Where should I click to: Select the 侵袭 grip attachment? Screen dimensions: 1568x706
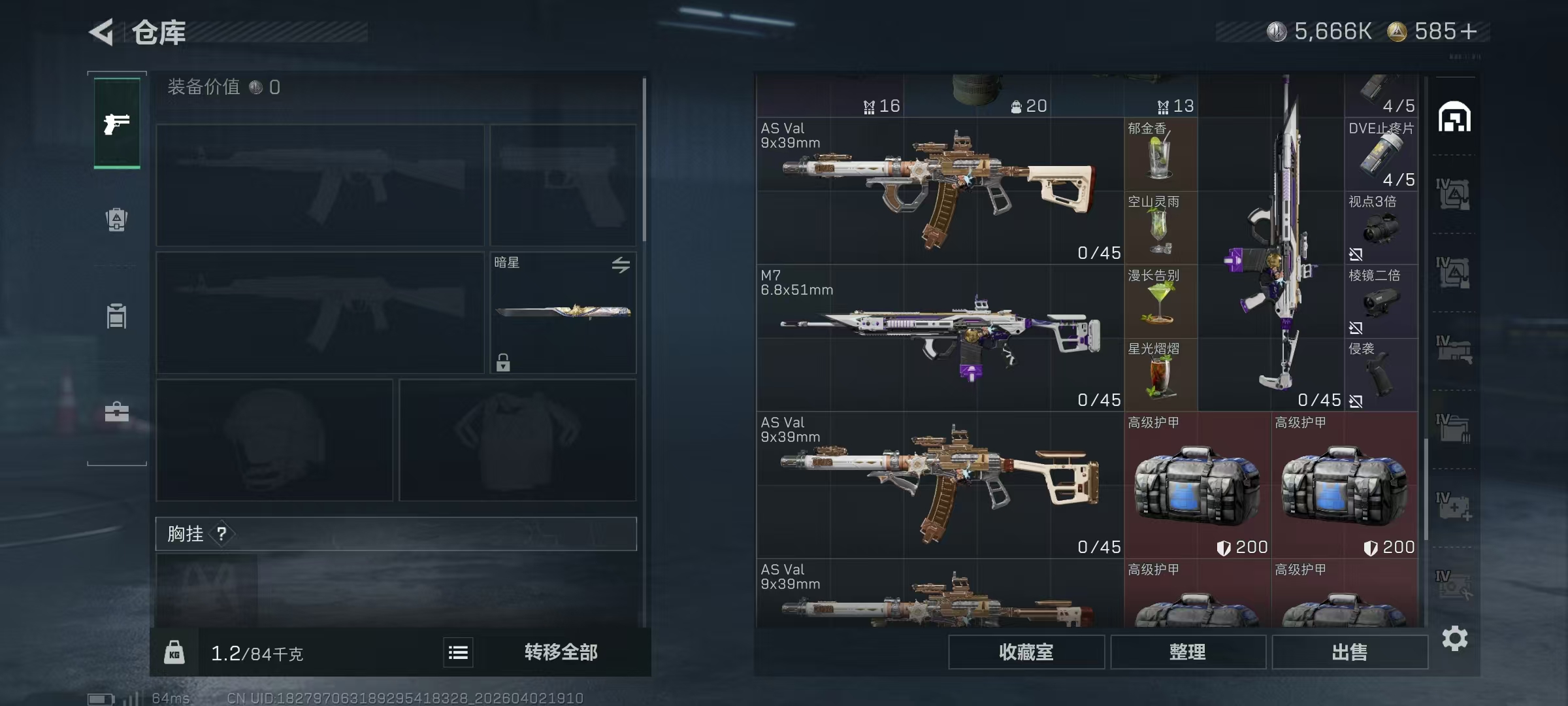pos(1380,375)
